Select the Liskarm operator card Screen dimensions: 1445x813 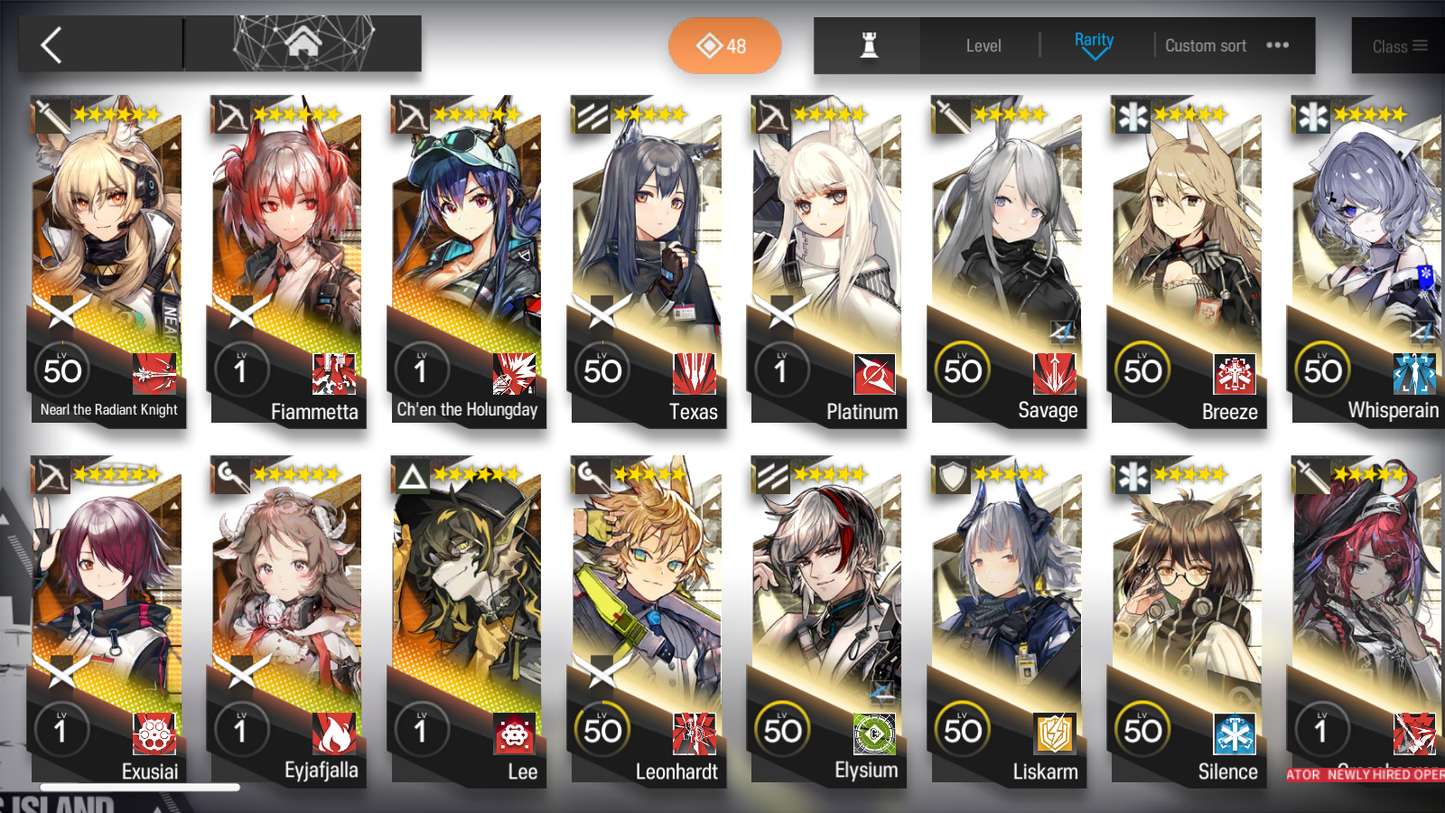click(1007, 620)
